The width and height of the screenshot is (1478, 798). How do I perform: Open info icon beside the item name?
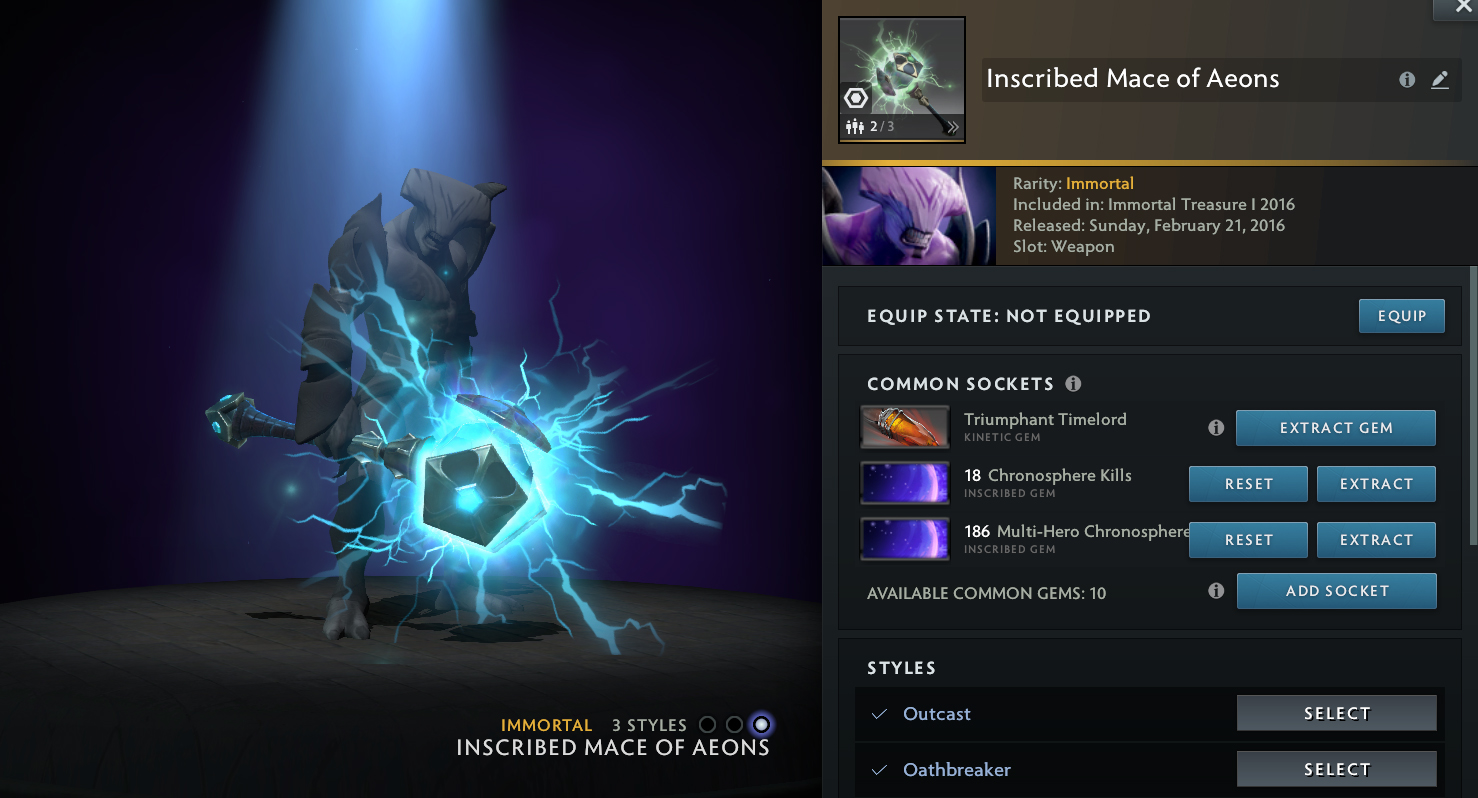tap(1407, 80)
